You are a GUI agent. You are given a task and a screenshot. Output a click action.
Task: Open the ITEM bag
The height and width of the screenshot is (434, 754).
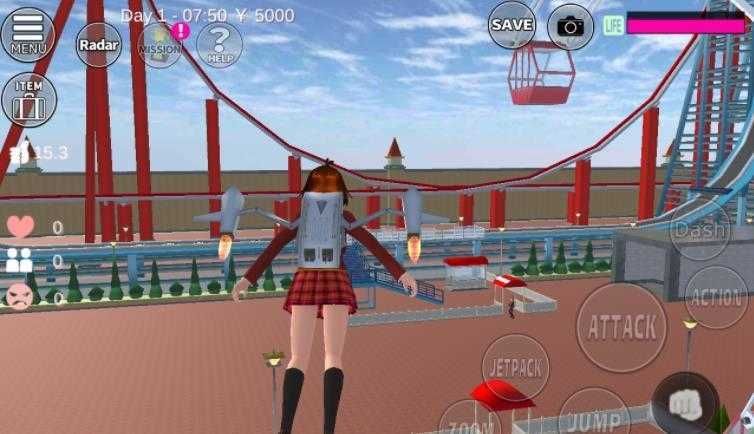coord(28,99)
